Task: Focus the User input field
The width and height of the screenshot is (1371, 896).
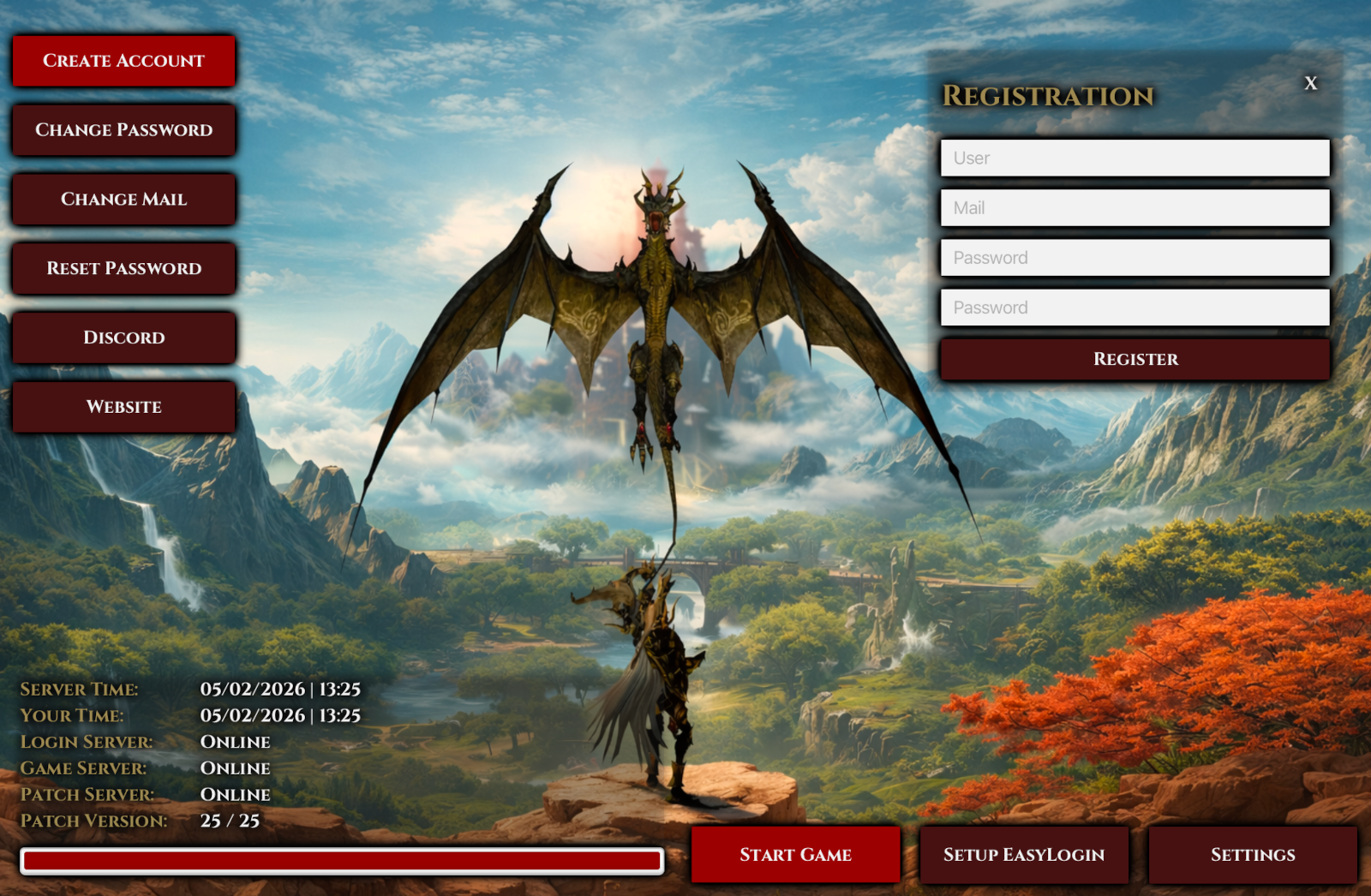Action: tap(1135, 158)
